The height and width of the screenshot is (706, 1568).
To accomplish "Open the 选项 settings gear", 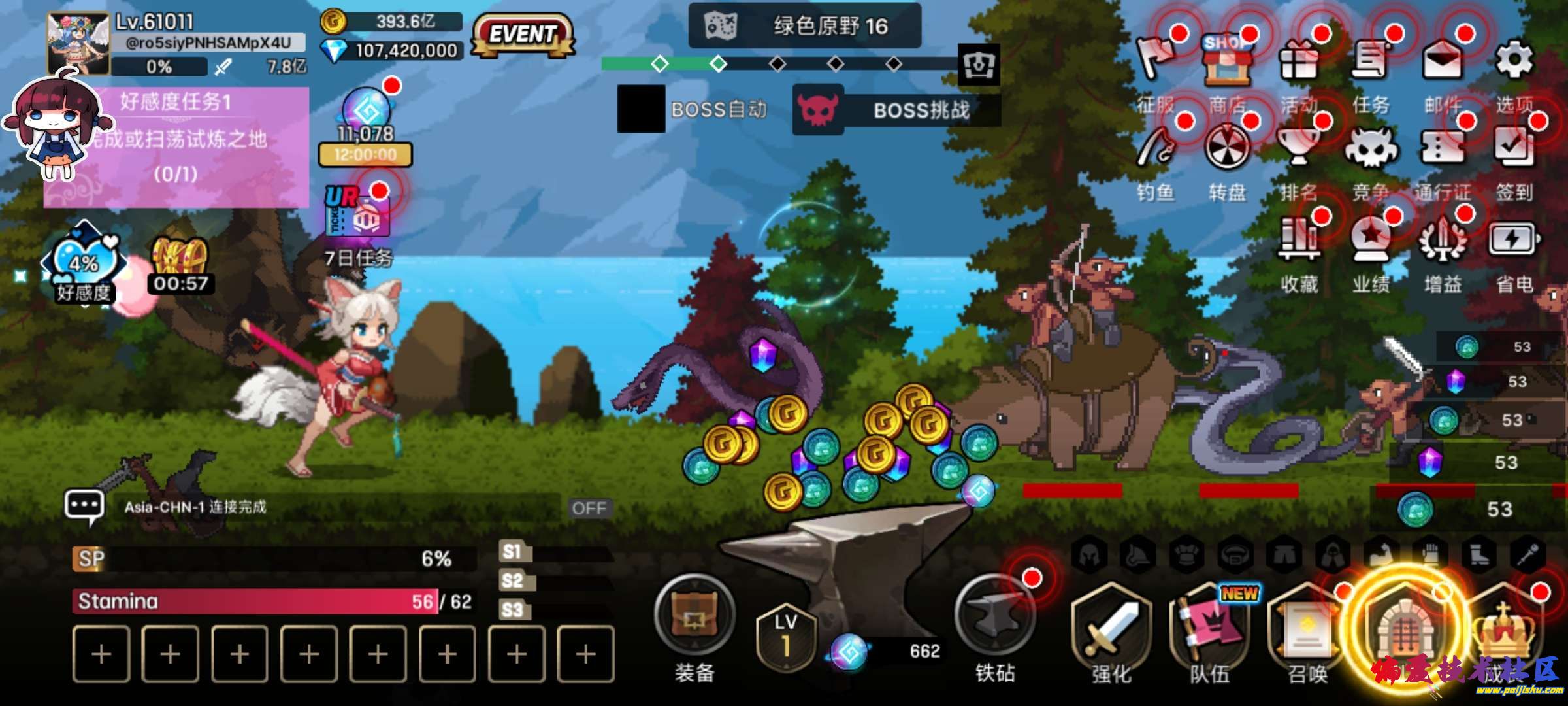I will click(x=1514, y=62).
